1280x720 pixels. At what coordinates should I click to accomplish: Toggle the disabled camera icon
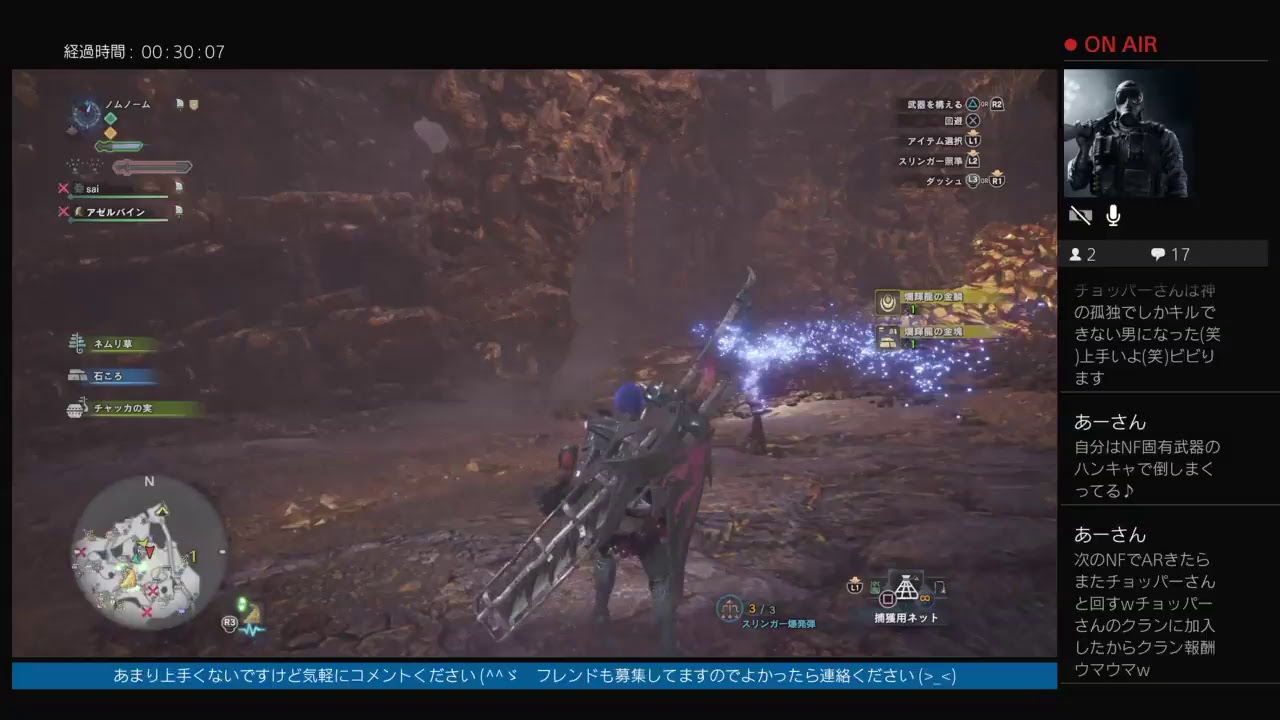click(x=1079, y=215)
